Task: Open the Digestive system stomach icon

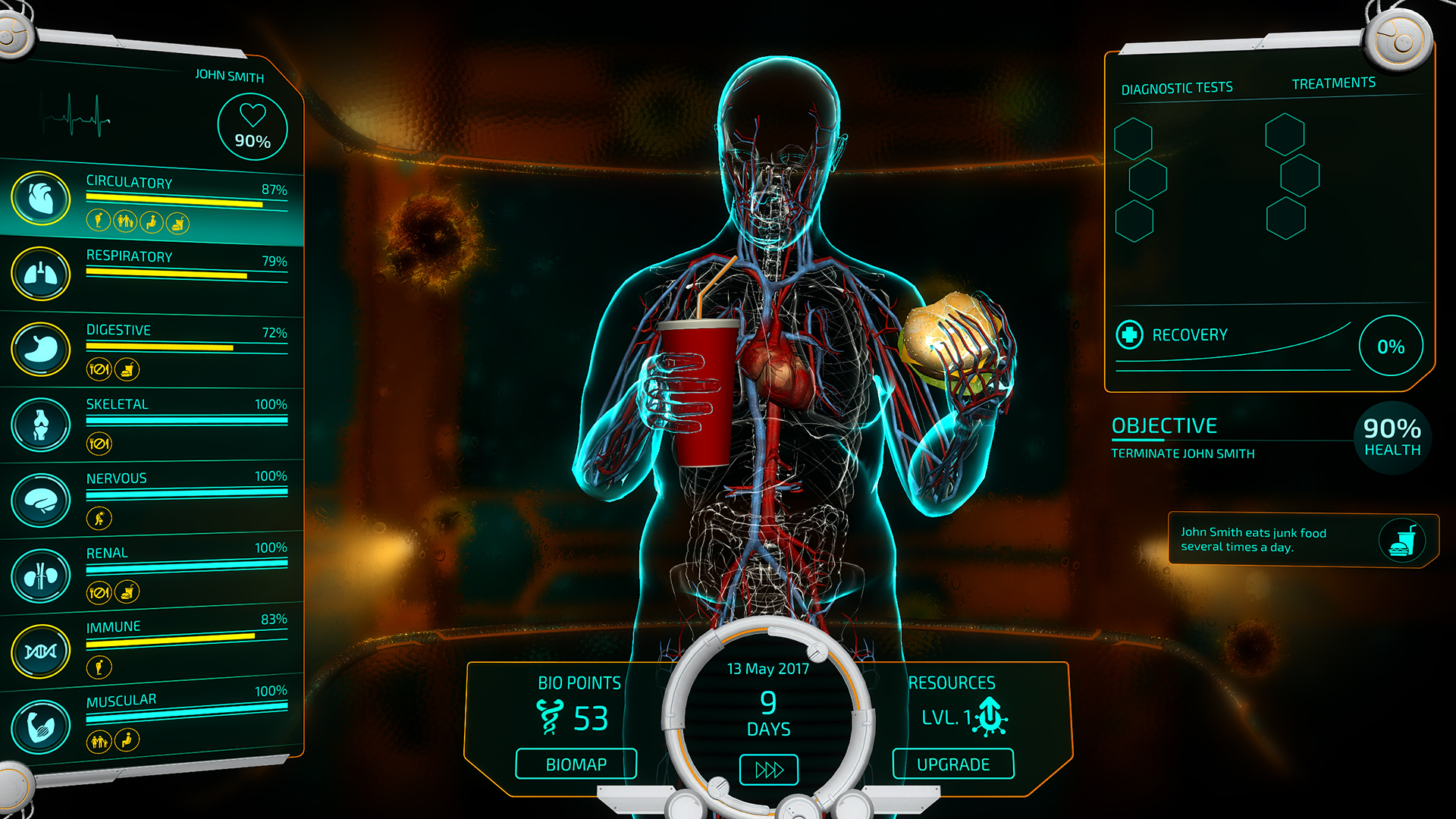Action: [42, 348]
